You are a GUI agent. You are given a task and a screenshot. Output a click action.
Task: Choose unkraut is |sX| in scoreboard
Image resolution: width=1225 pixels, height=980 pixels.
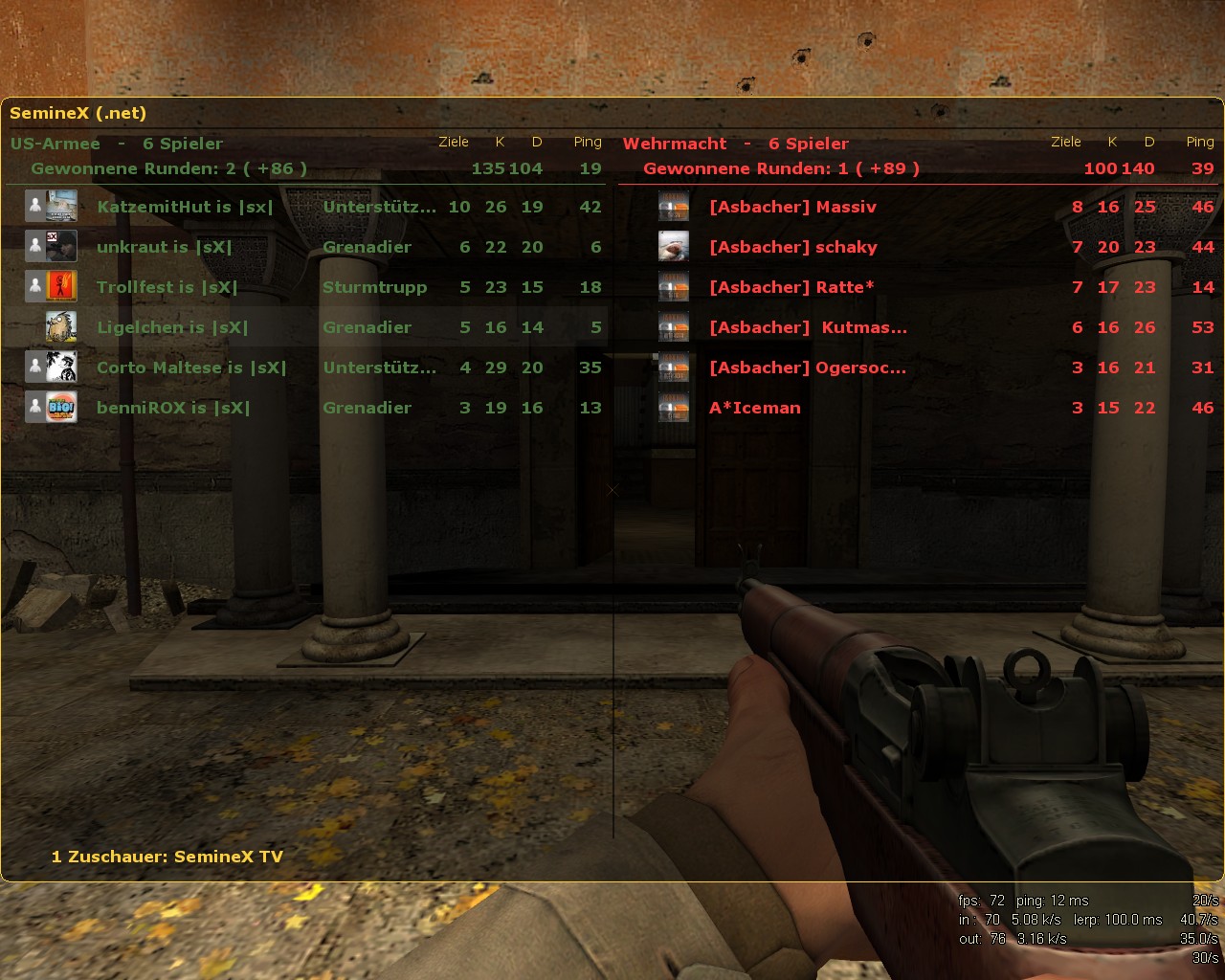(164, 247)
